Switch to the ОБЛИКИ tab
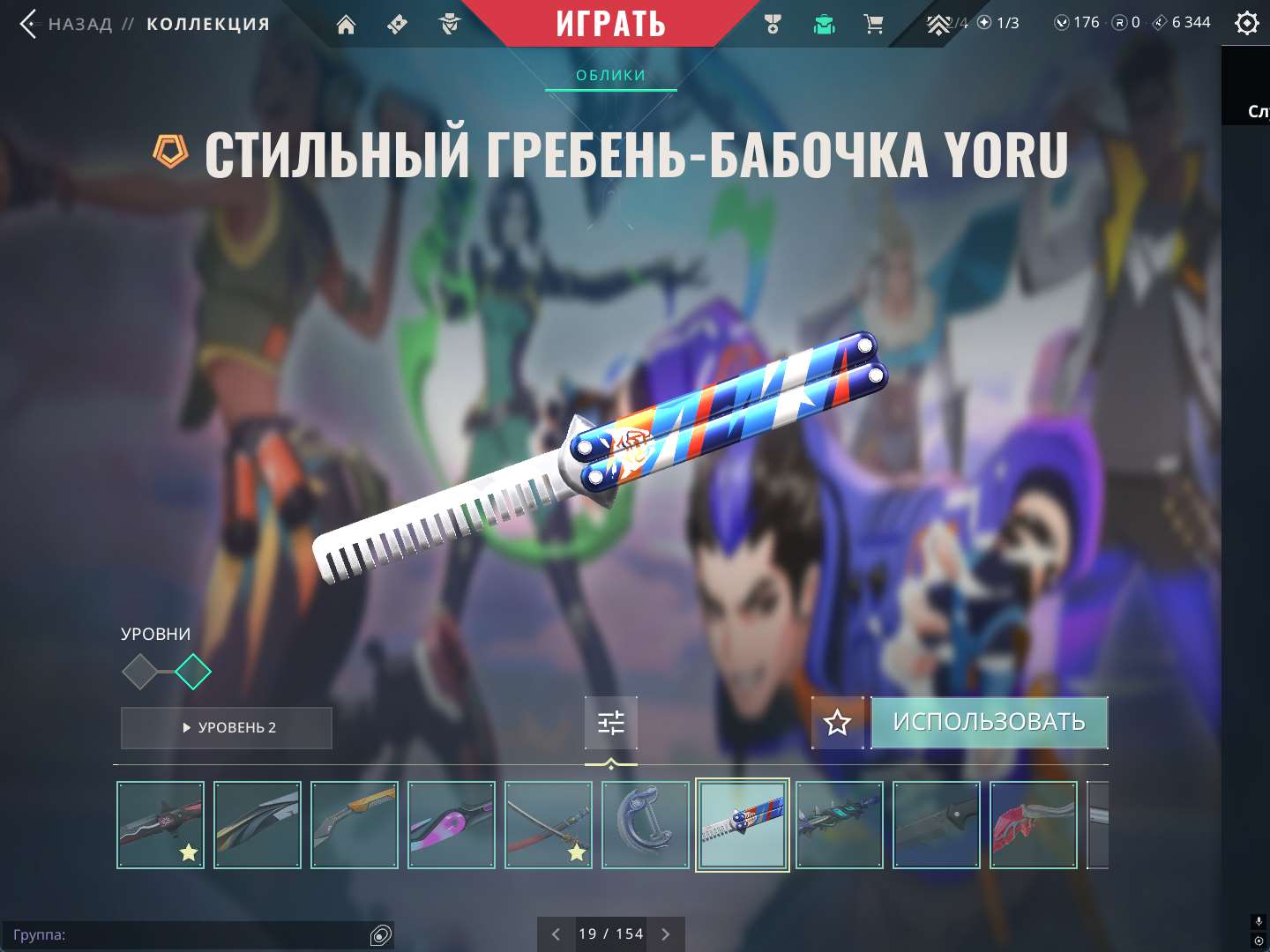1270x952 pixels. (610, 75)
